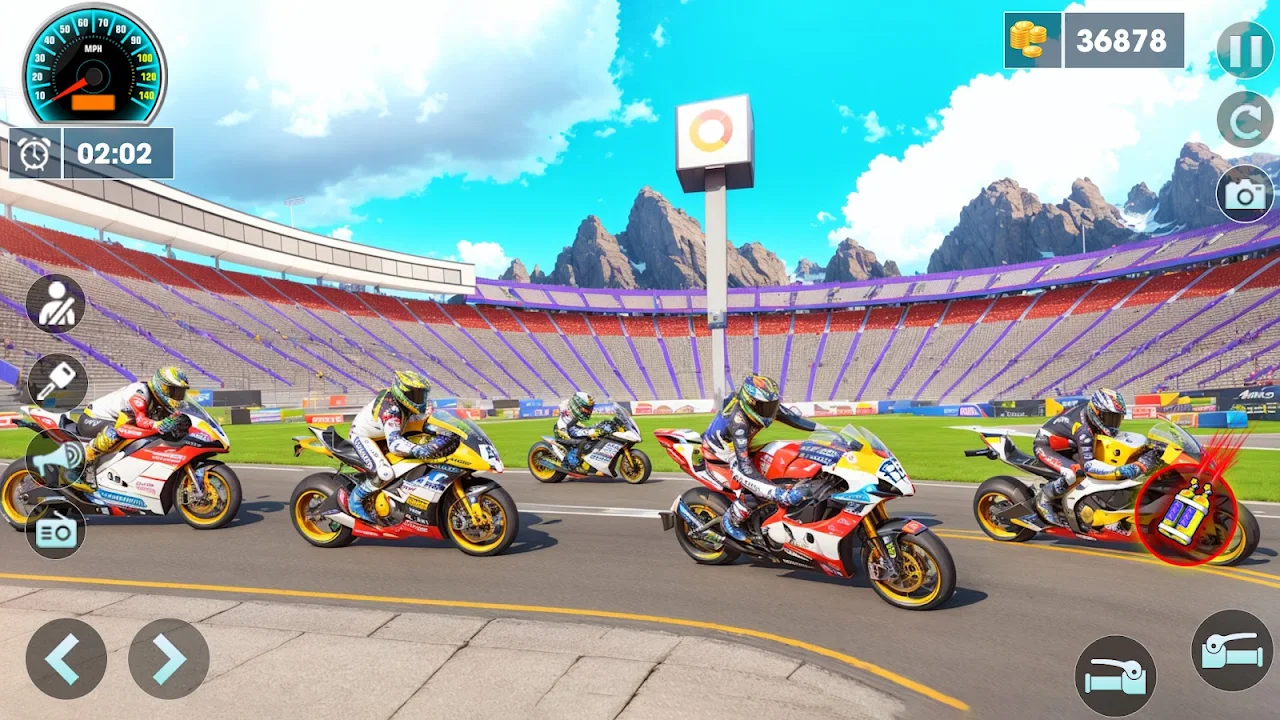
Task: Sound the megaphone horn
Action: click(55, 457)
